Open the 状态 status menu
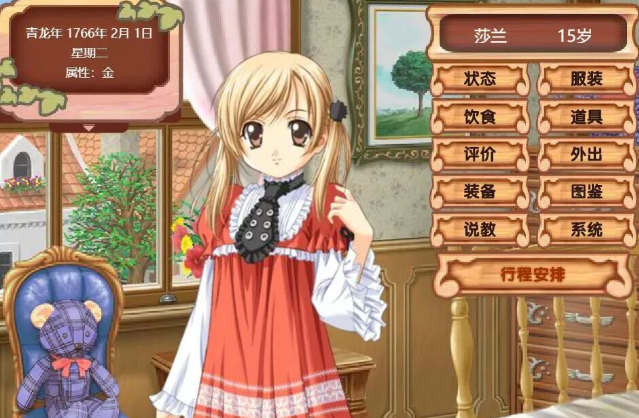The width and height of the screenshot is (639, 418). click(x=480, y=79)
